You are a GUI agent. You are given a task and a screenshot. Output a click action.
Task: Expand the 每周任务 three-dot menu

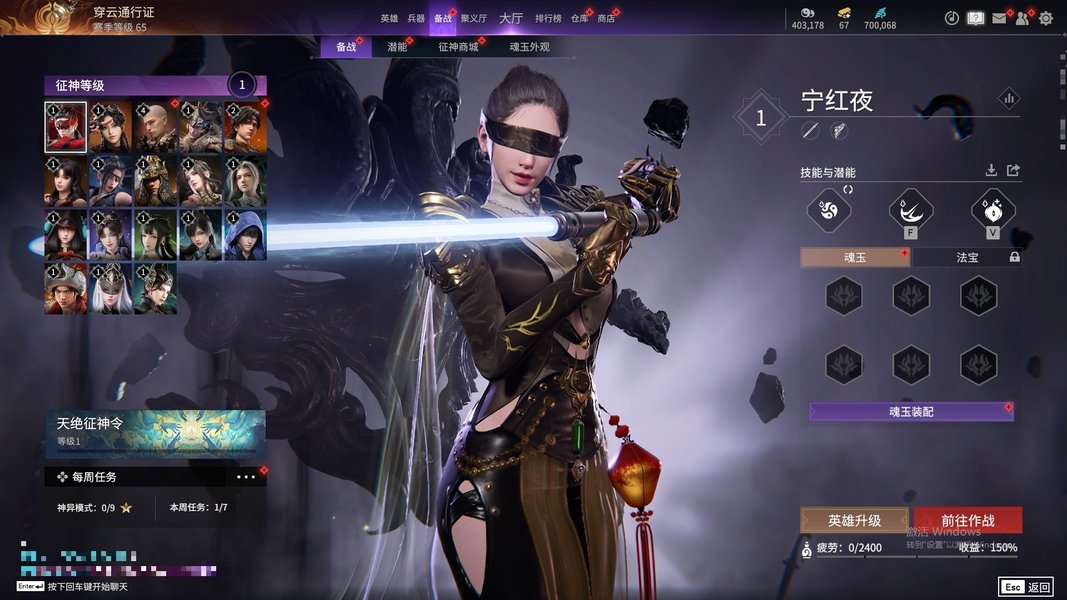click(x=246, y=477)
